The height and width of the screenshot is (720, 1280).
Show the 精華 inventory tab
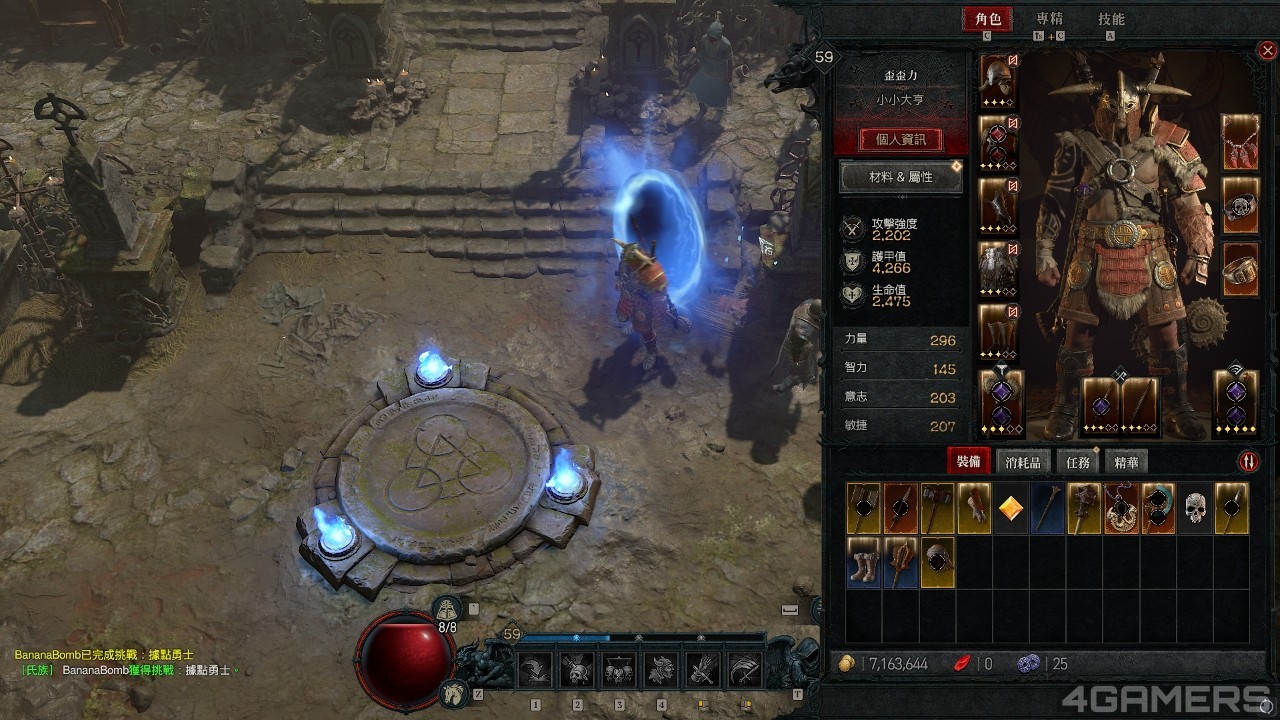[x=1126, y=461]
